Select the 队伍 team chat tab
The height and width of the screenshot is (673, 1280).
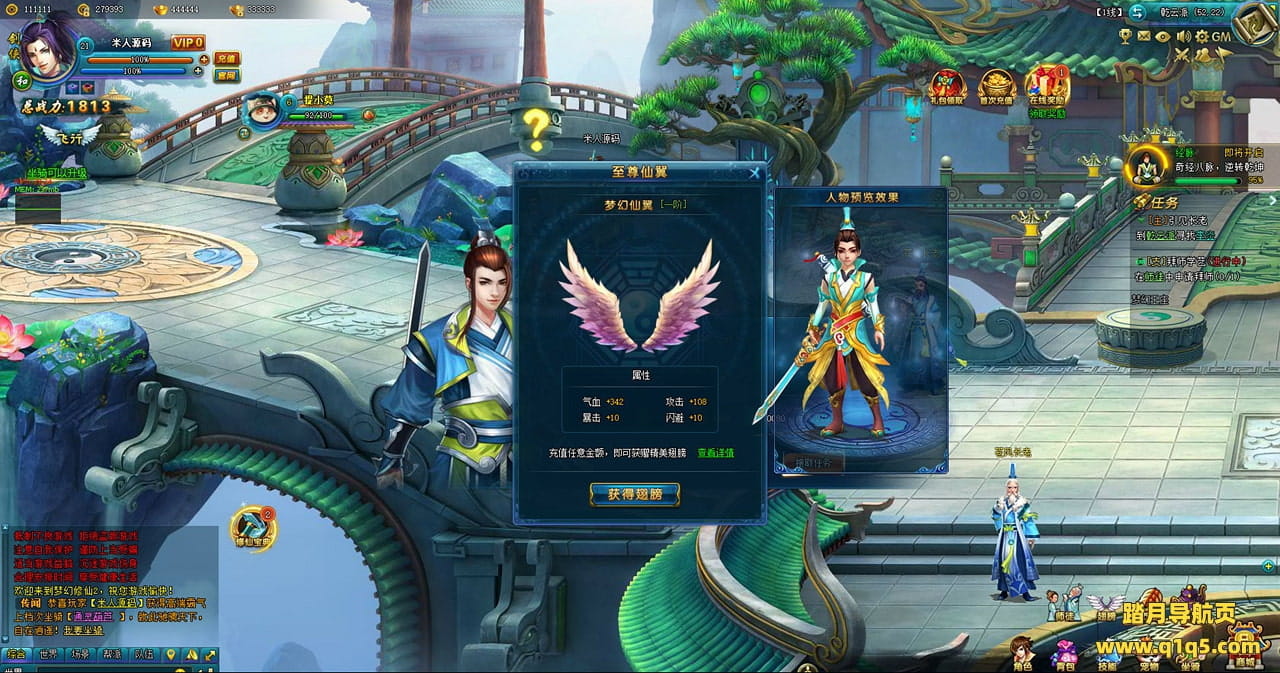click(x=144, y=655)
